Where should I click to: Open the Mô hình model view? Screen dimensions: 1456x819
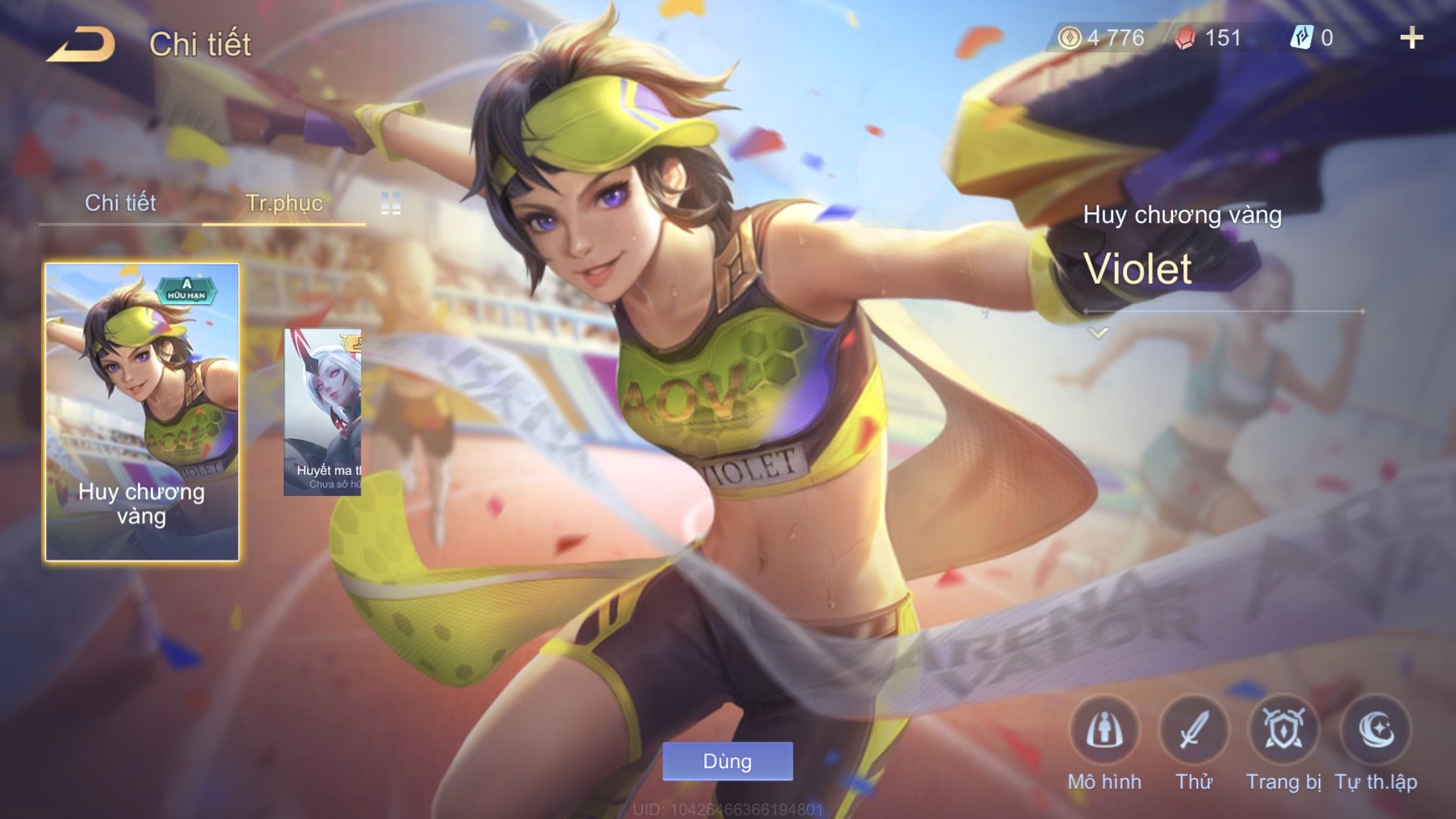pos(1105,731)
